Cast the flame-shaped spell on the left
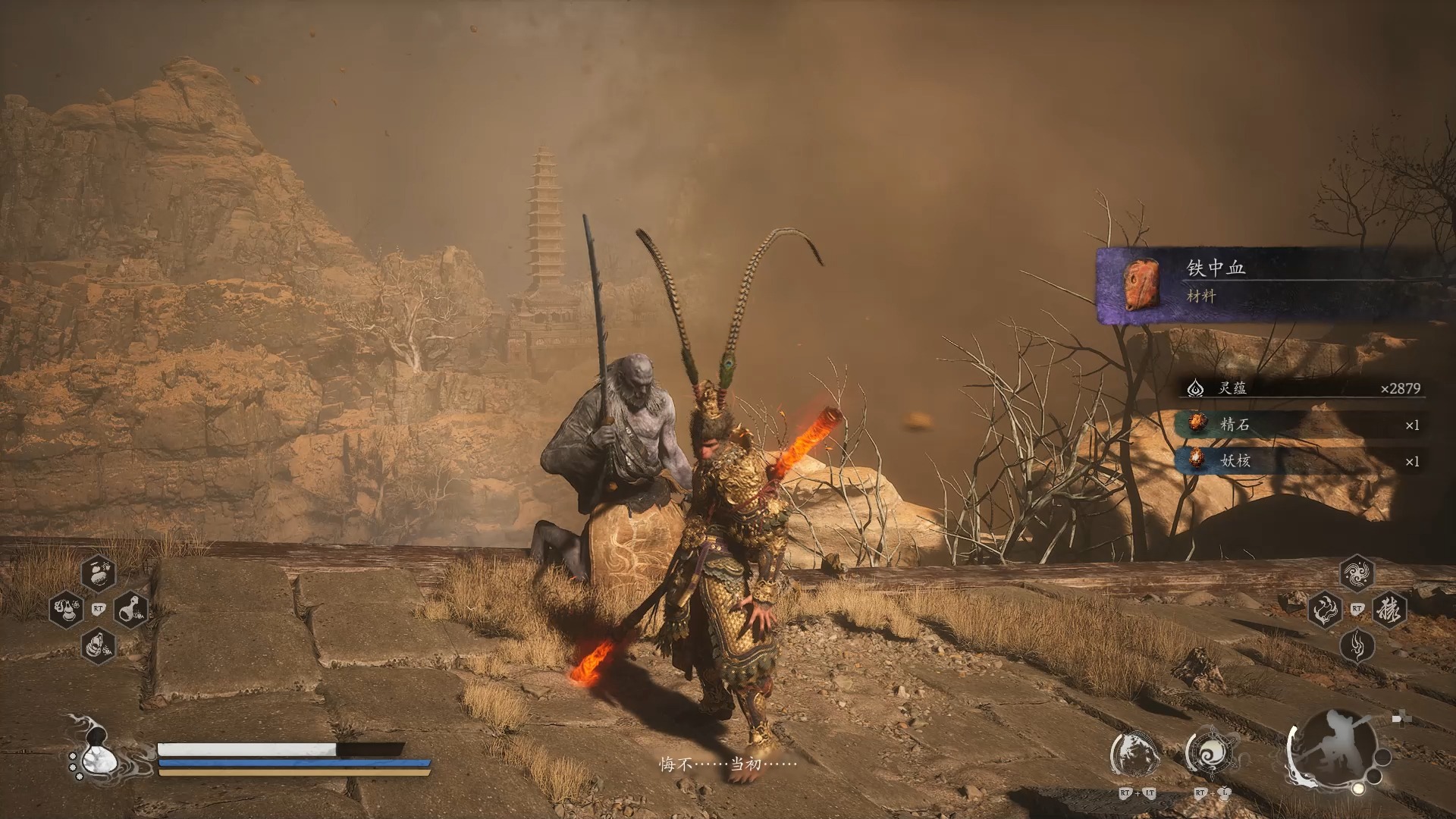Screen dimensions: 1456x819 point(1325,609)
